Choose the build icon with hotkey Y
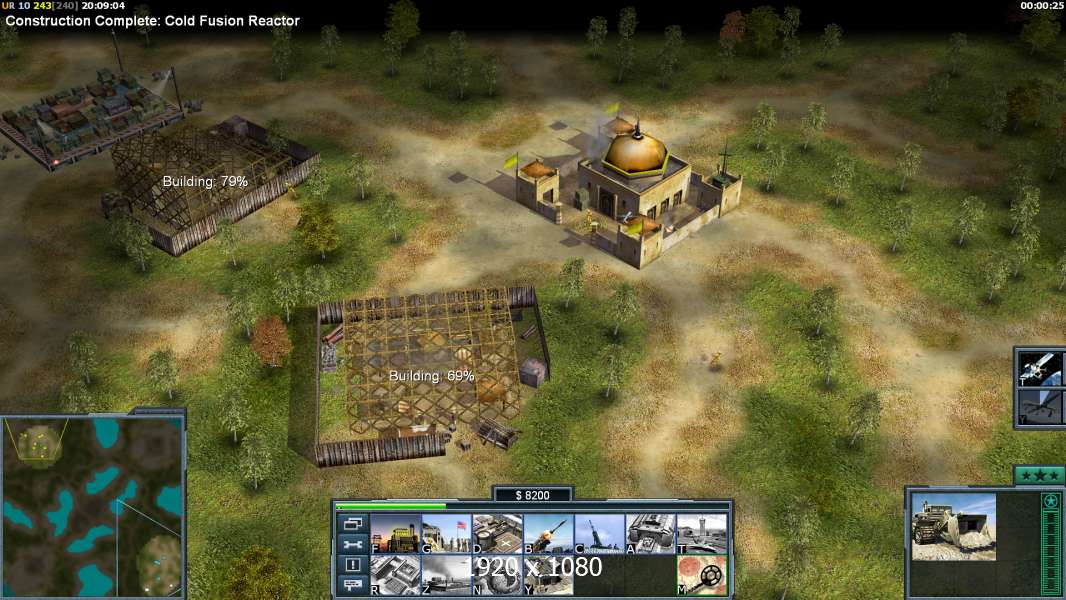Image resolution: width=1066 pixels, height=600 pixels. (x=548, y=575)
